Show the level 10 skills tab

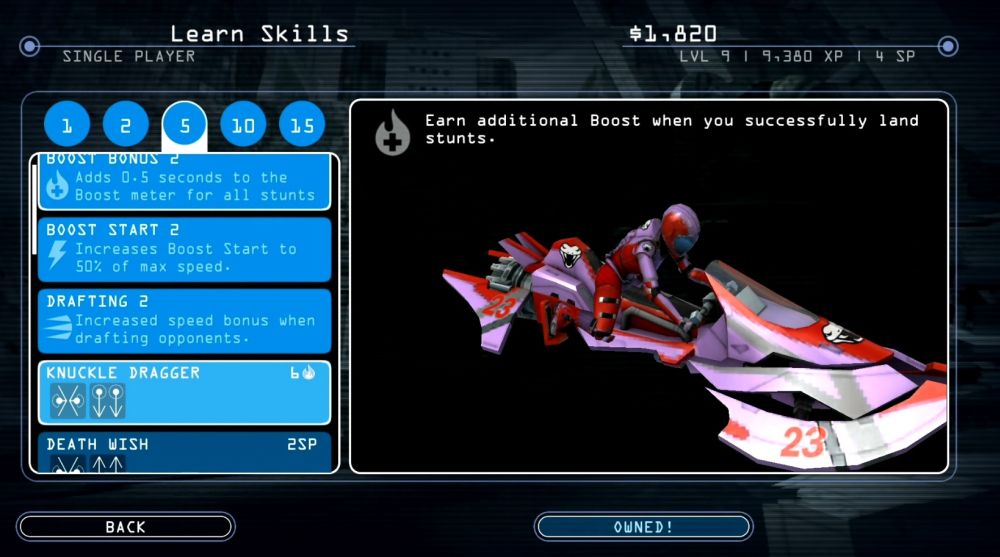(x=243, y=126)
